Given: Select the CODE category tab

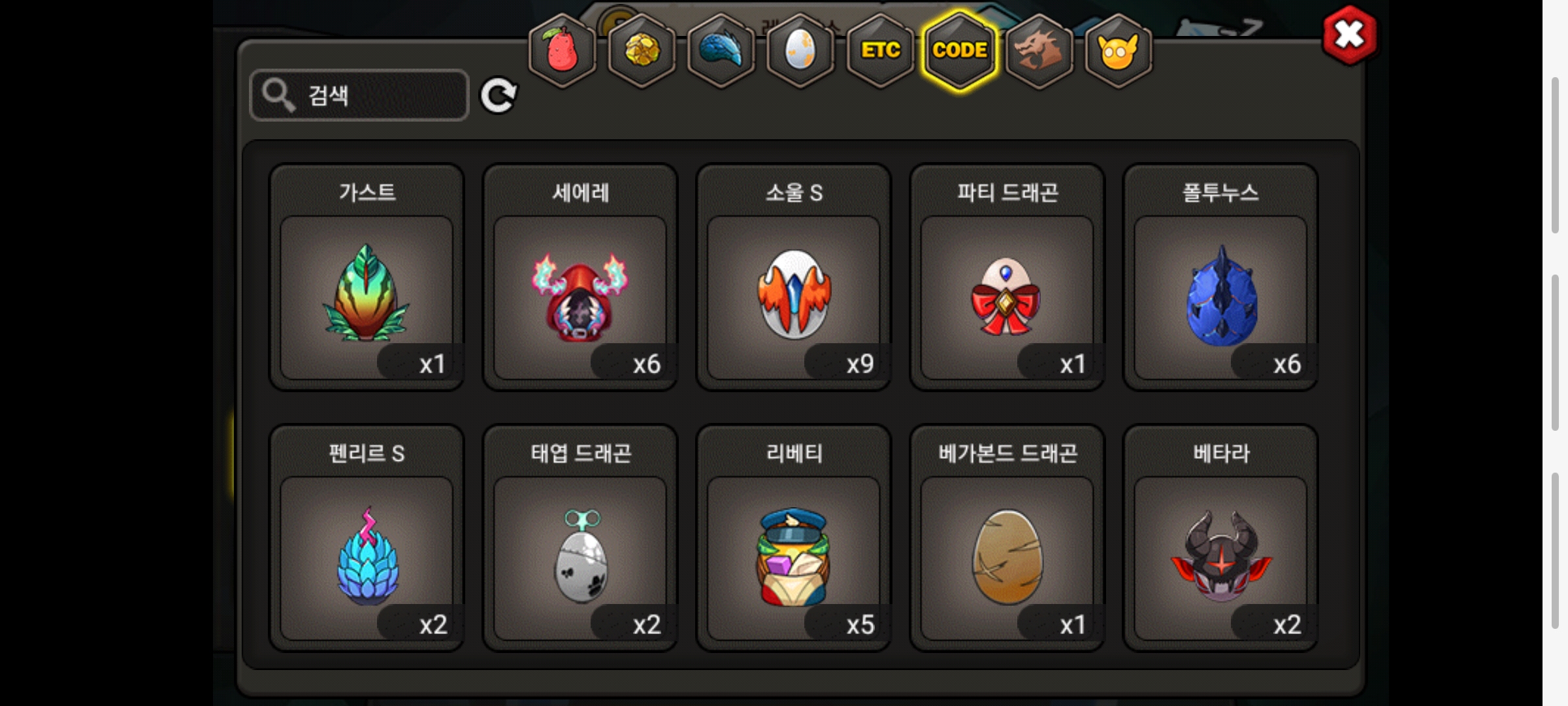Looking at the screenshot, I should (960, 51).
